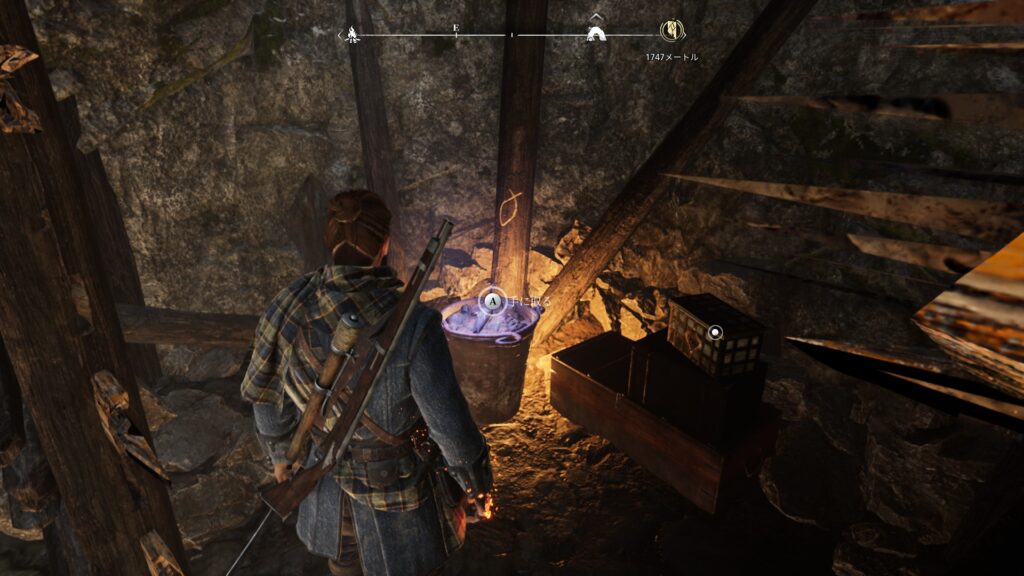
Task: Select the cave marker on the compass bar
Action: (x=596, y=34)
